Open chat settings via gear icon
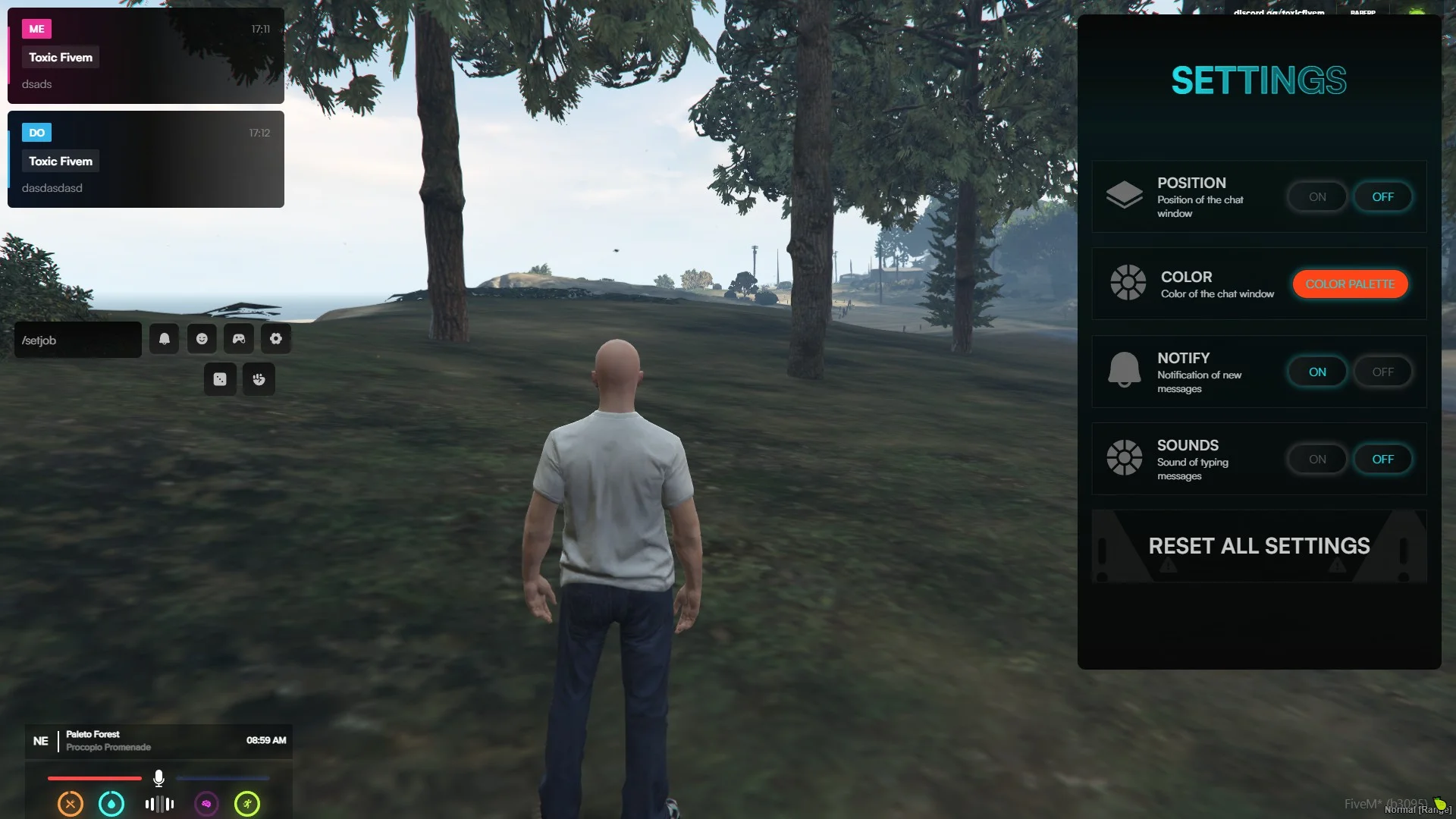 click(276, 339)
